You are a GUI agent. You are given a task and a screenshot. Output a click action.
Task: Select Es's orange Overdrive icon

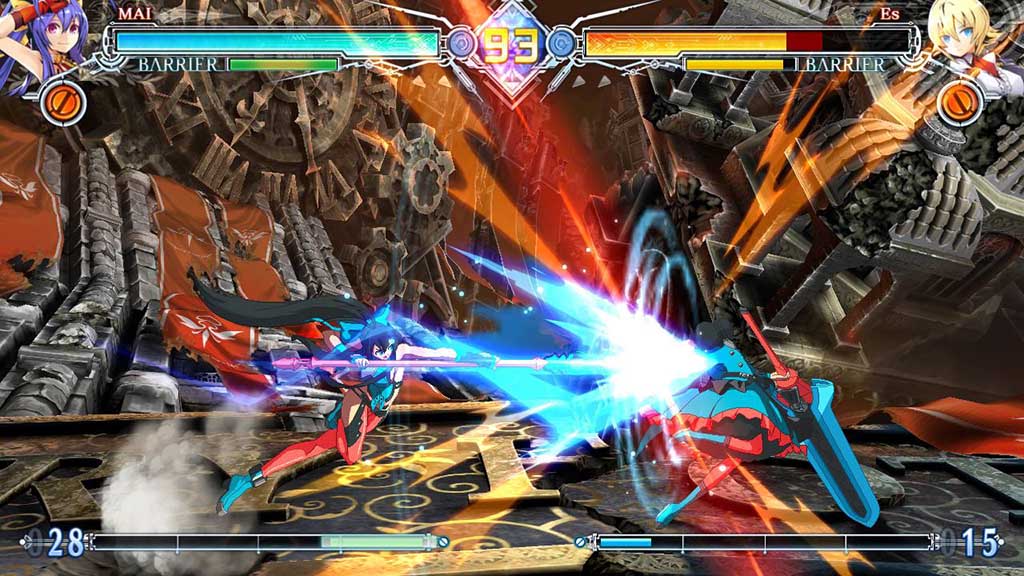(960, 103)
